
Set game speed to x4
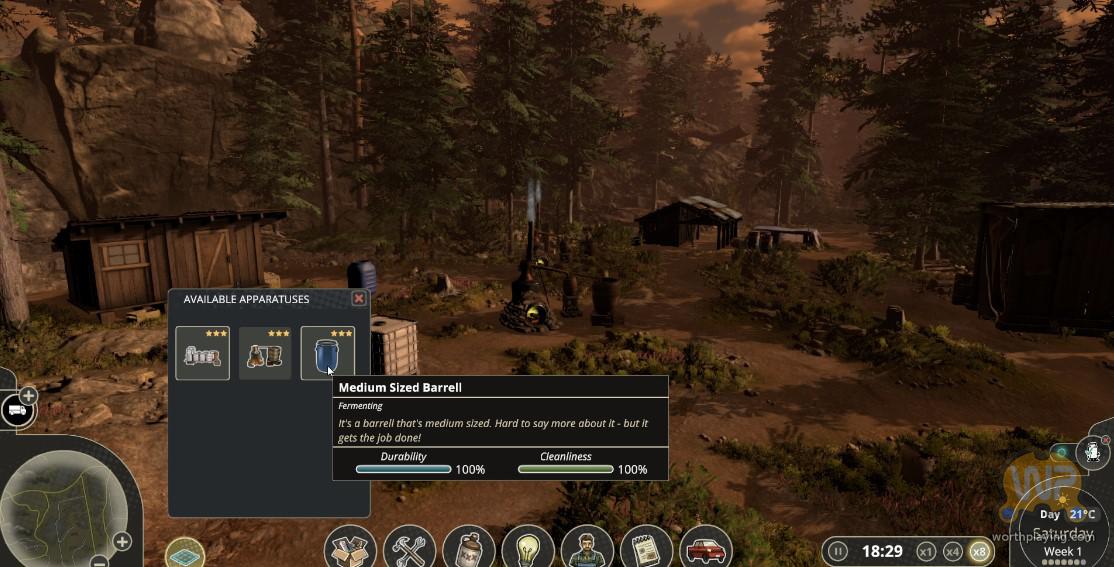[952, 551]
